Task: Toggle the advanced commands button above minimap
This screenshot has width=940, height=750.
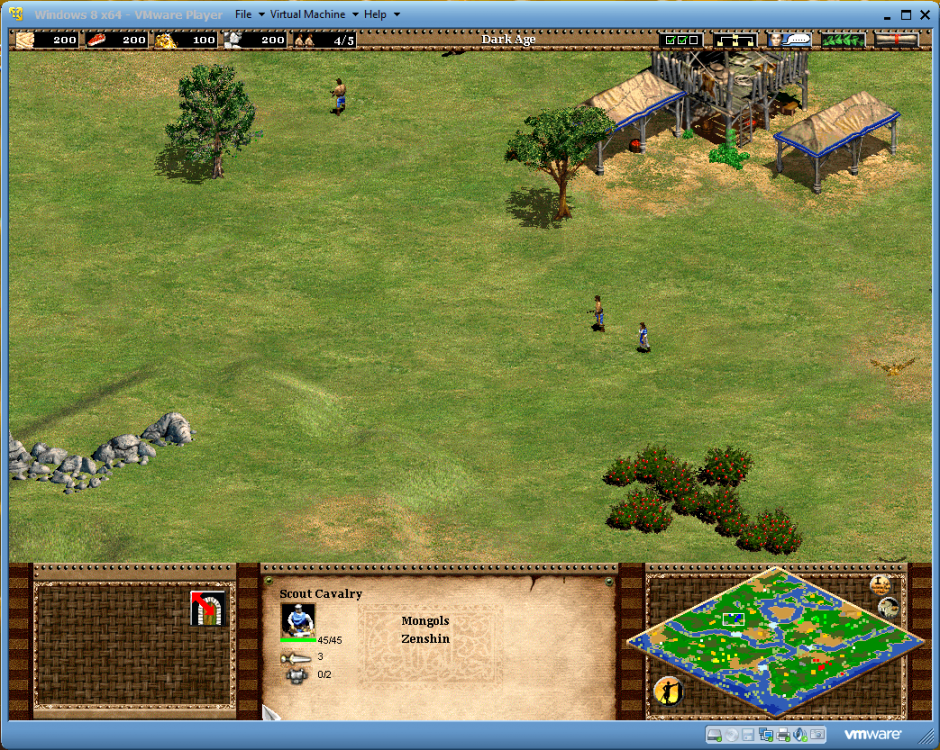Action: point(881,584)
